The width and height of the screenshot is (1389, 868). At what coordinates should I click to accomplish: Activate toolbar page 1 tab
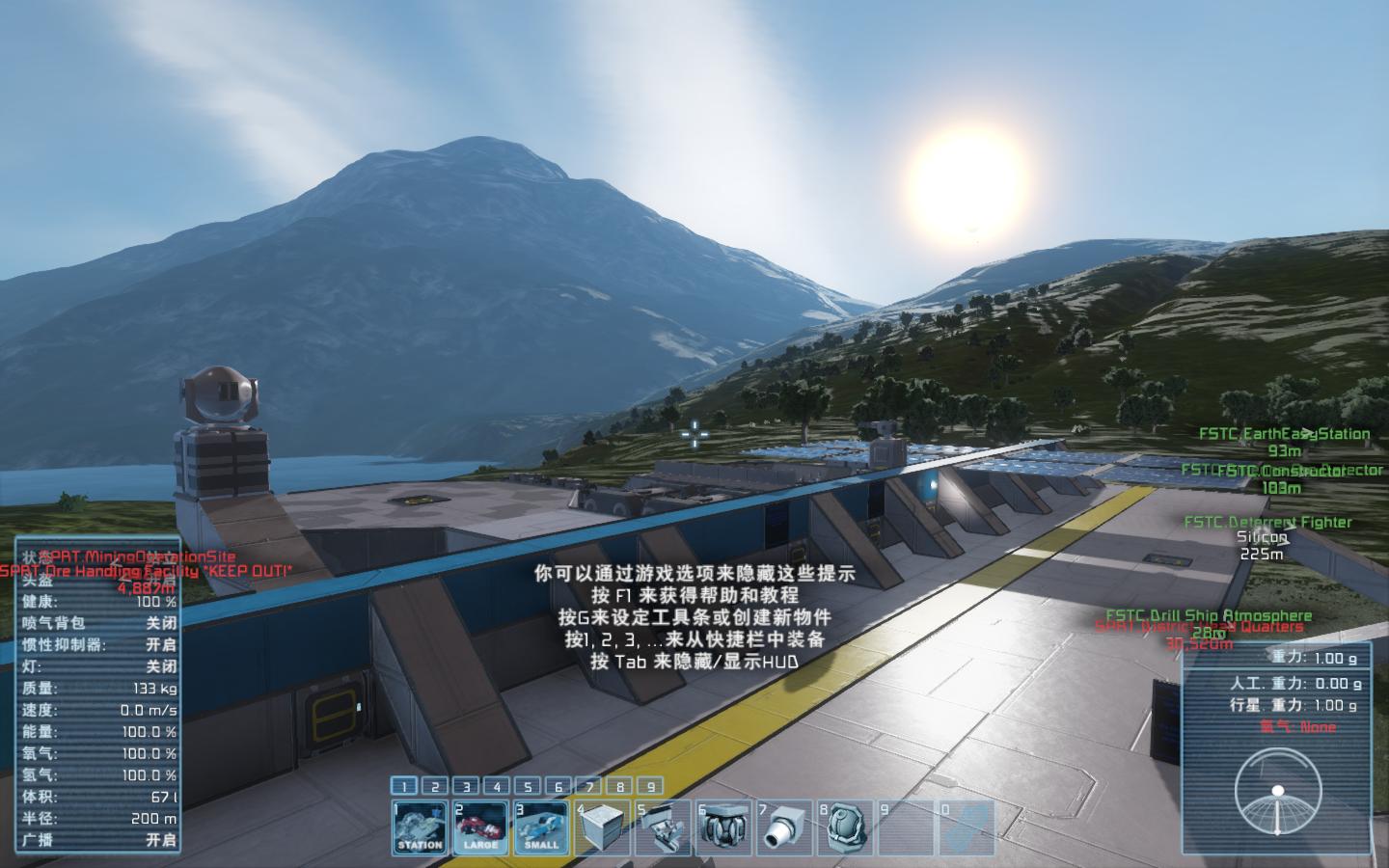pyautogui.click(x=404, y=786)
